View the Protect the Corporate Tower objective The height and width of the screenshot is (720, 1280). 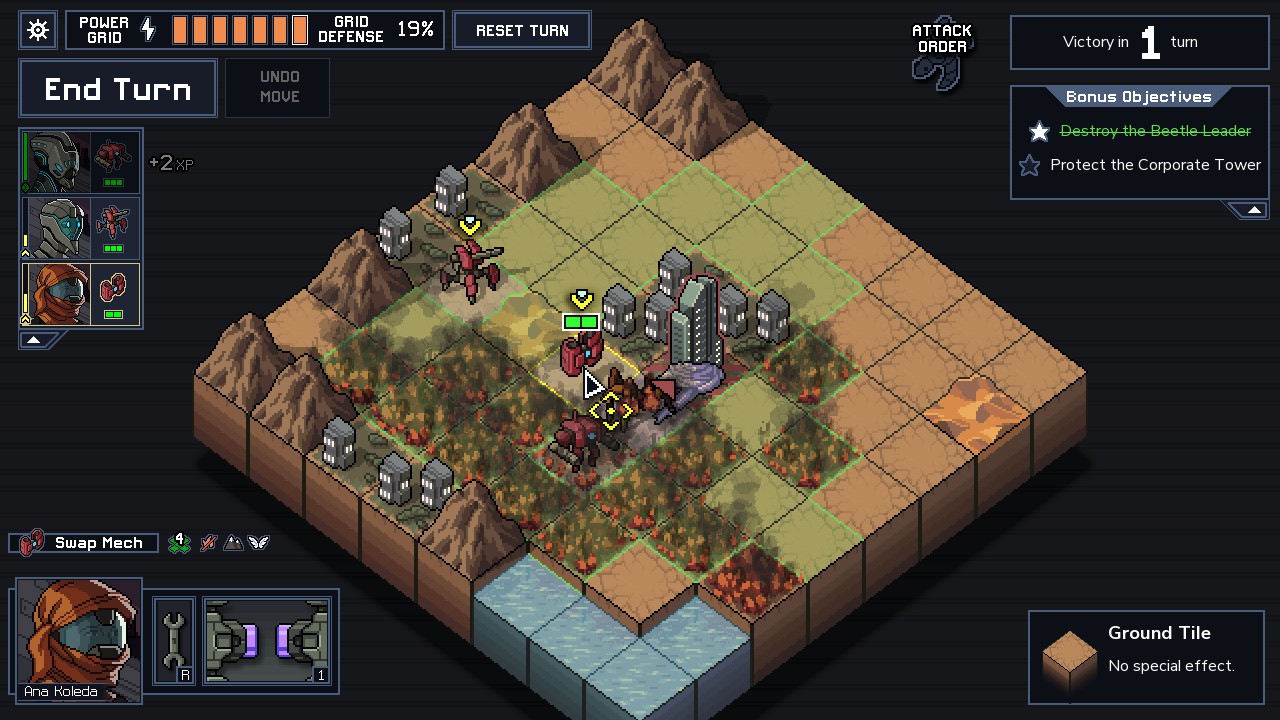[1154, 165]
